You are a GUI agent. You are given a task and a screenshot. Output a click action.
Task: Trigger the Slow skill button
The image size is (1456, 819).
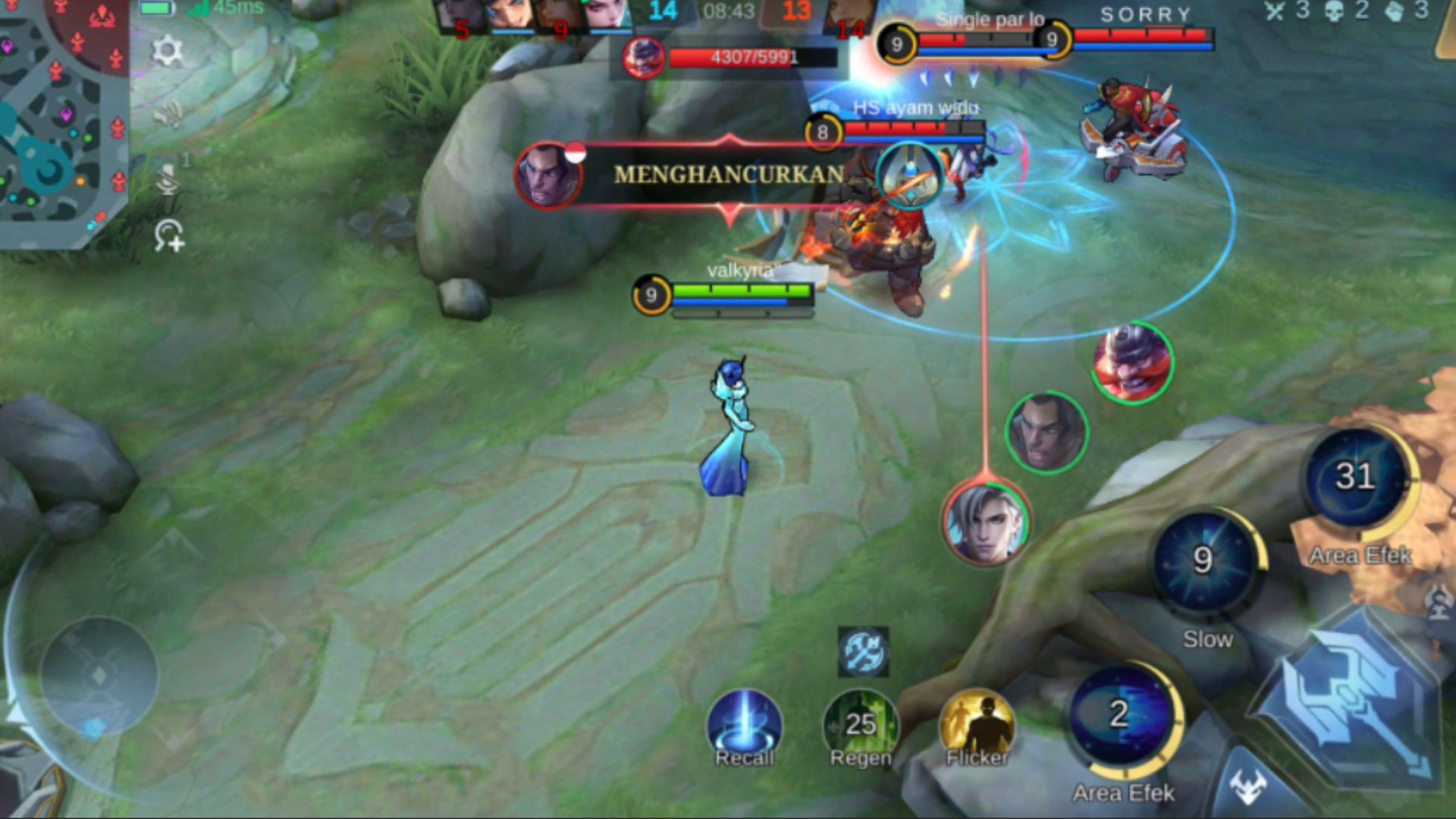[1204, 563]
